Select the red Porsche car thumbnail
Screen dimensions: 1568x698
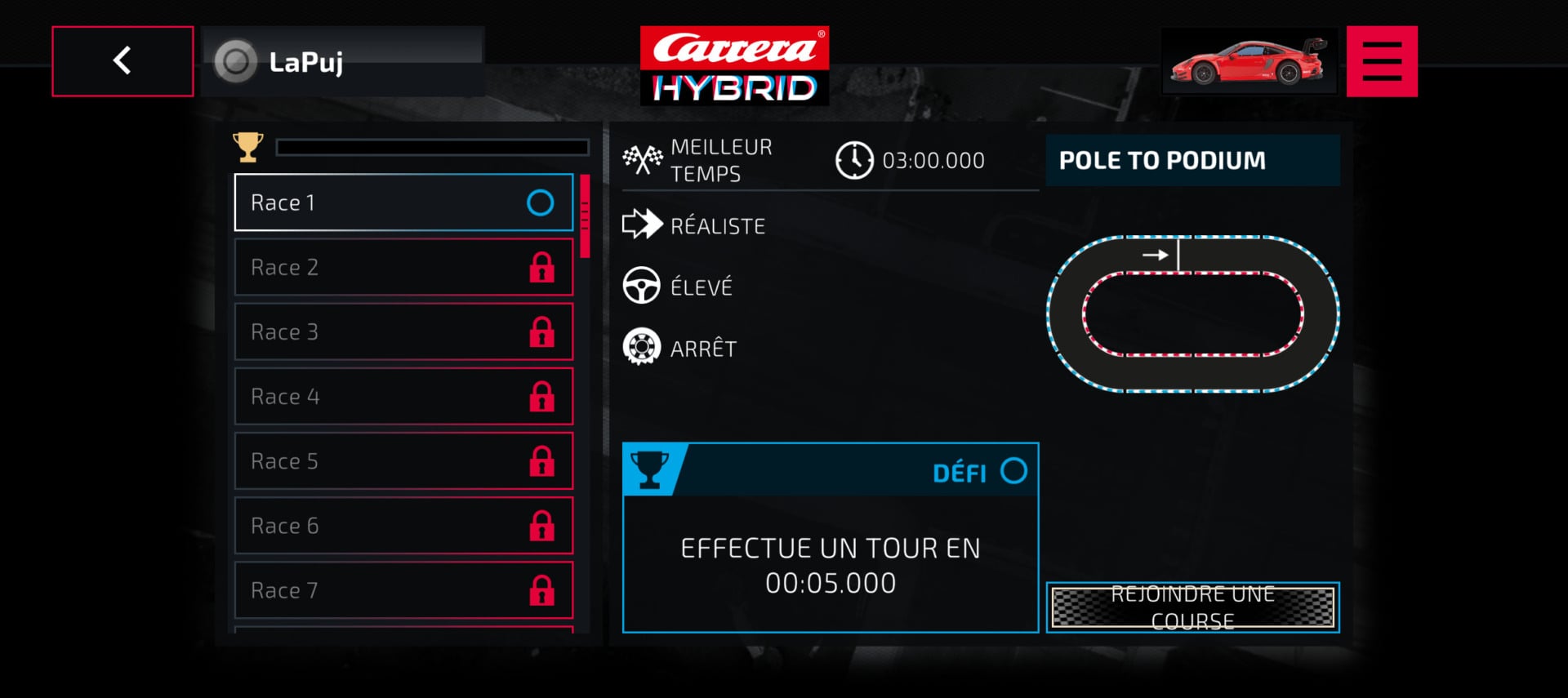tap(1249, 61)
